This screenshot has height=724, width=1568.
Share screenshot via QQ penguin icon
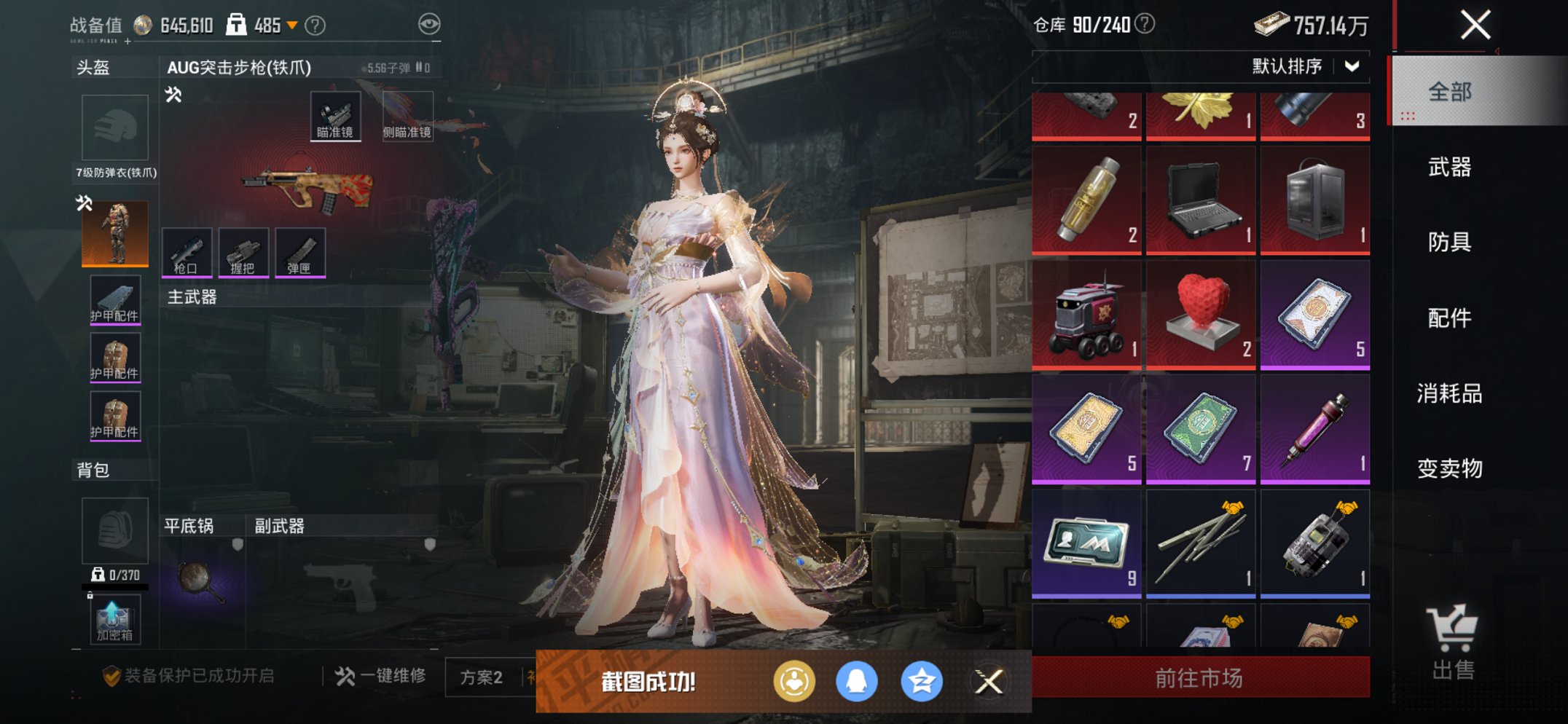(858, 680)
